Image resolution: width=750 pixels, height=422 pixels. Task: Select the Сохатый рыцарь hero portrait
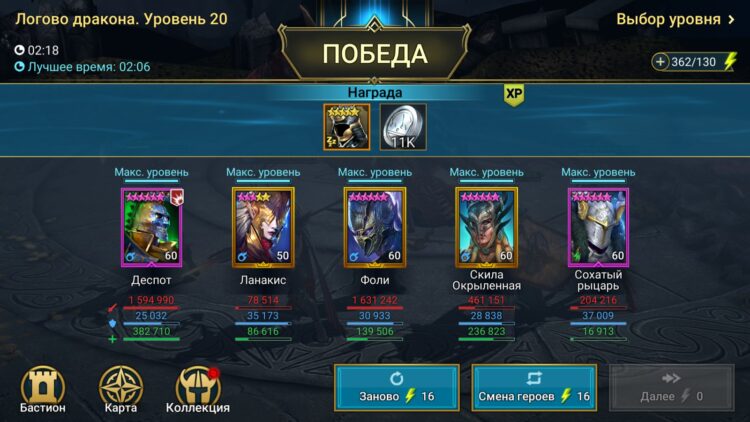click(598, 227)
